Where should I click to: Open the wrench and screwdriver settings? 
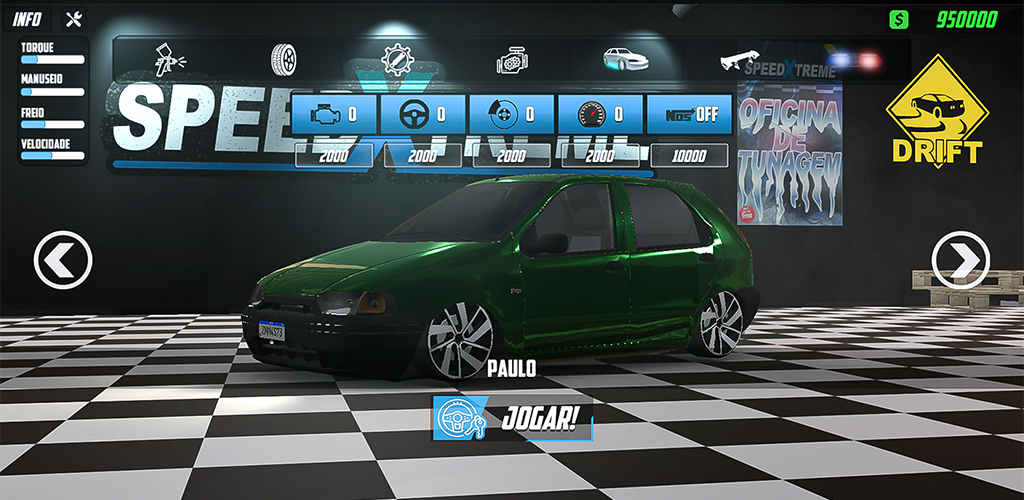(73, 19)
